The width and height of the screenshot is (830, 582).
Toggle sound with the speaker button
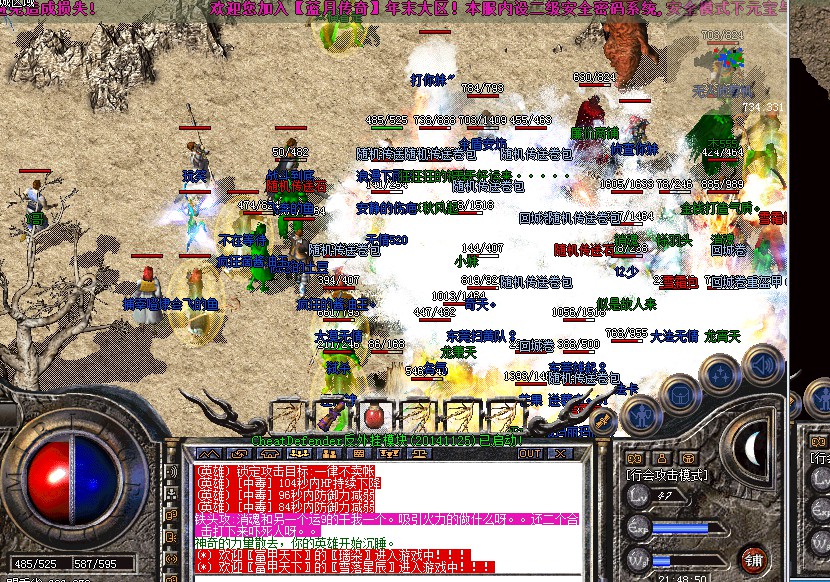click(x=763, y=364)
